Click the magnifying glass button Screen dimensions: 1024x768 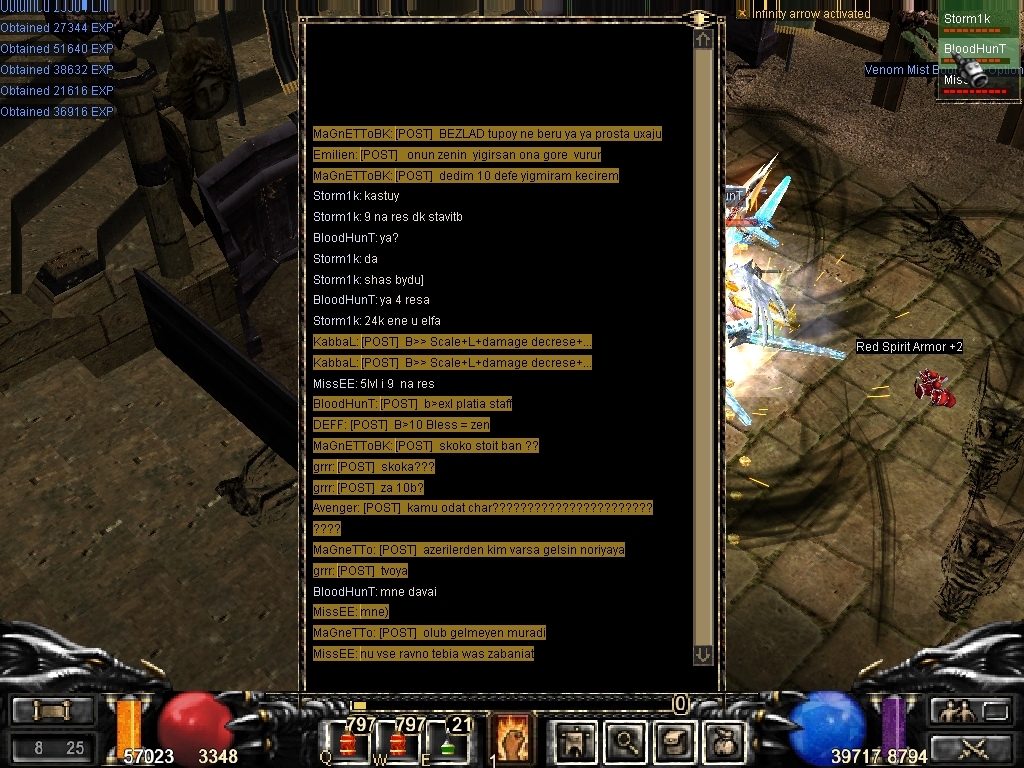626,741
